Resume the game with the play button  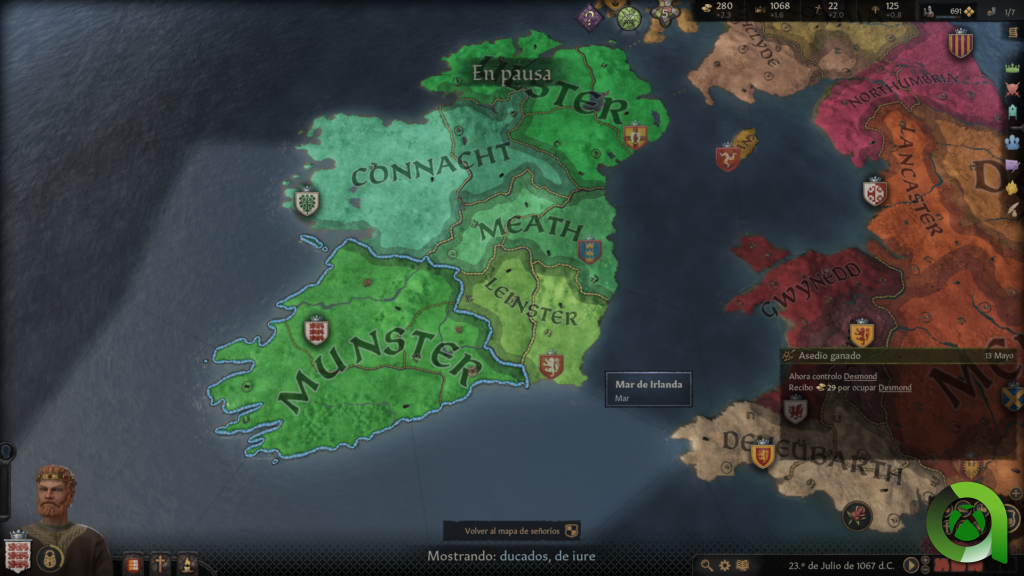pos(912,565)
